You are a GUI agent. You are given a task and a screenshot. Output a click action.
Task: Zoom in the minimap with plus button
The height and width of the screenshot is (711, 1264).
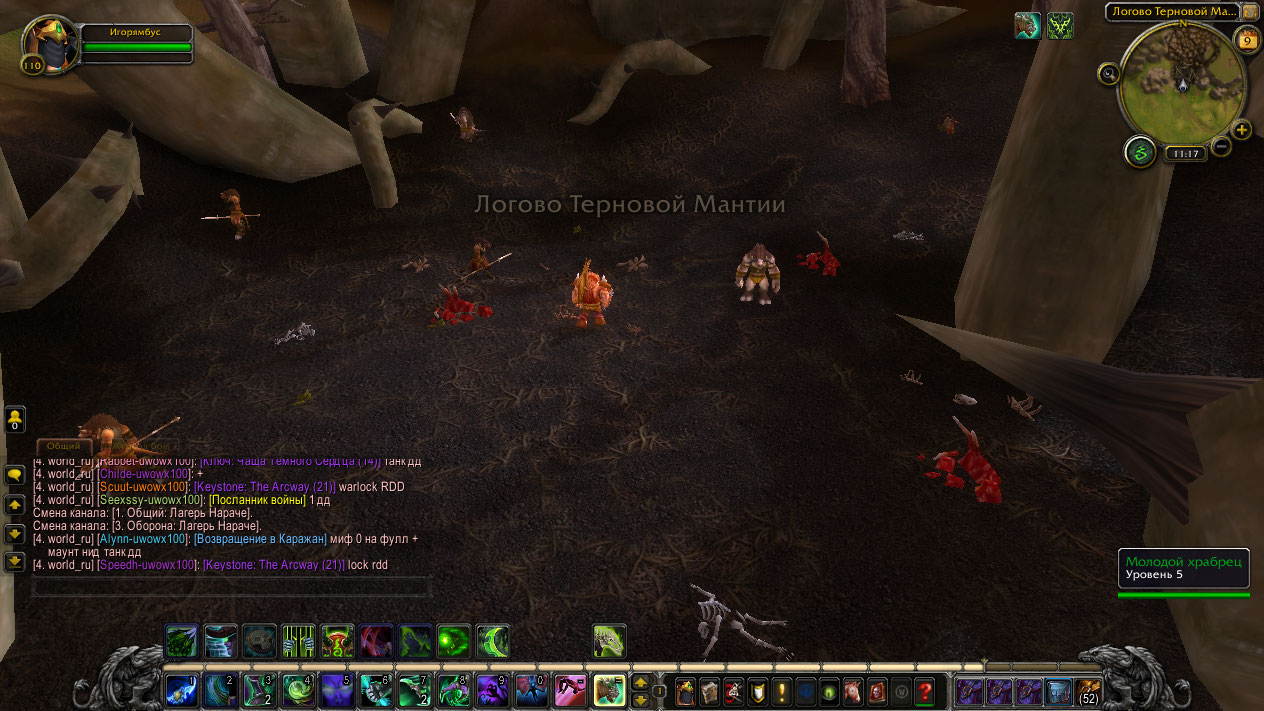coord(1241,130)
